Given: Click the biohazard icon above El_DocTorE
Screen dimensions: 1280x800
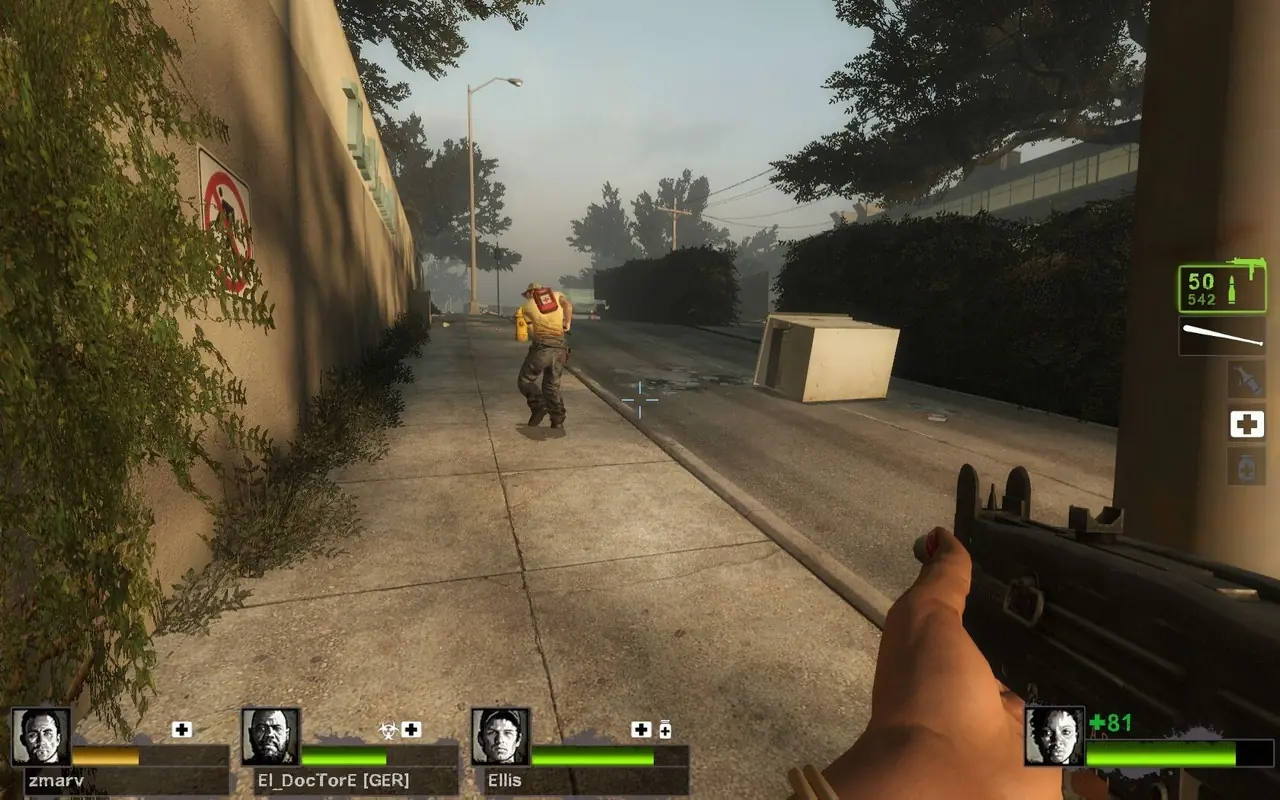Looking at the screenshot, I should (x=387, y=730).
